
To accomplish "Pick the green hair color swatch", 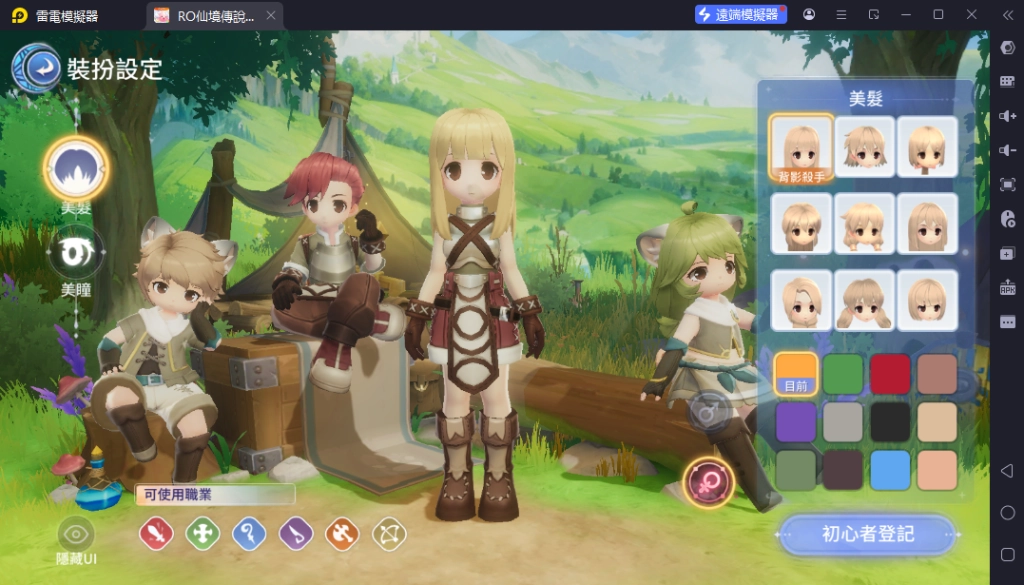I will click(x=843, y=373).
